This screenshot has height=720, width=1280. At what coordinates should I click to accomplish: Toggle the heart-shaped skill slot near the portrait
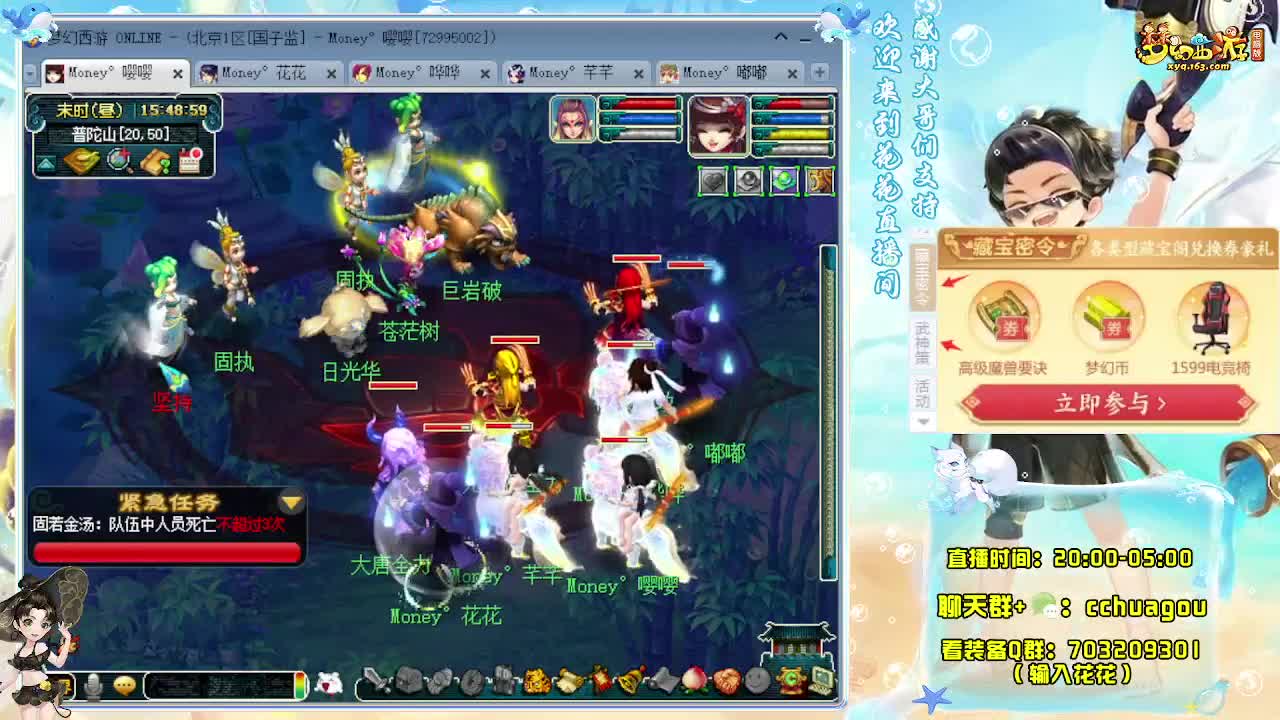click(x=712, y=179)
